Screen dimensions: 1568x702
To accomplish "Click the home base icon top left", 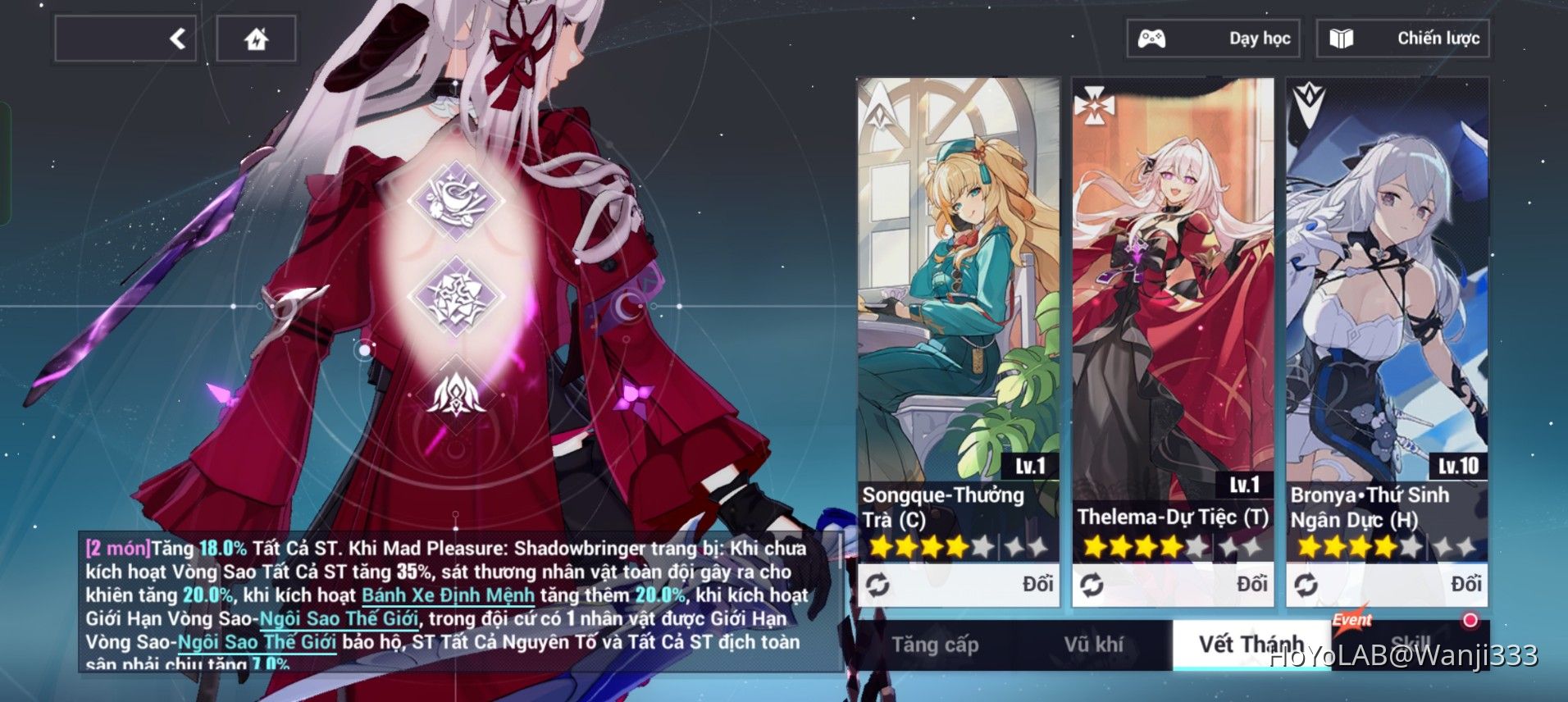I will coord(255,37).
